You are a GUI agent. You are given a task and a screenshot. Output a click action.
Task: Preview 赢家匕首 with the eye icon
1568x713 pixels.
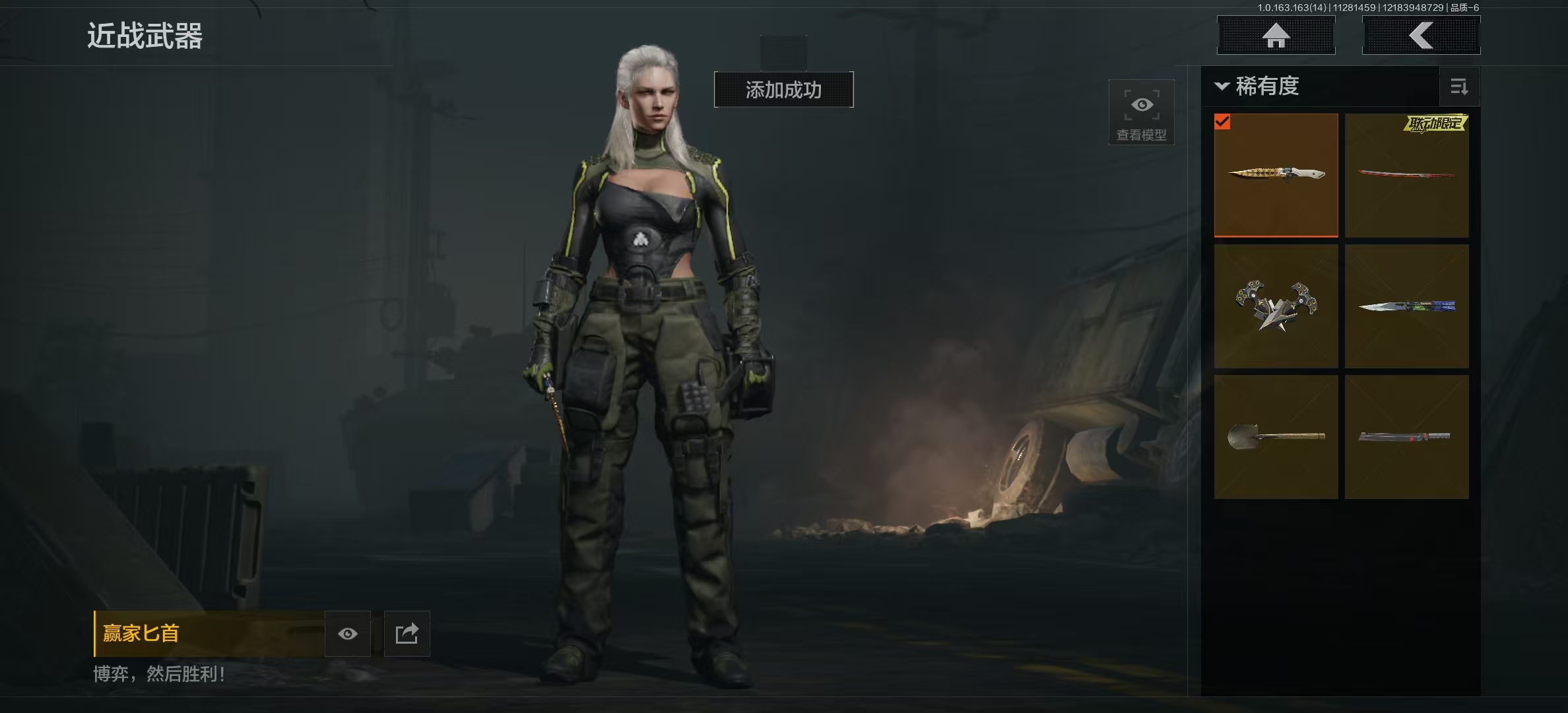(348, 634)
